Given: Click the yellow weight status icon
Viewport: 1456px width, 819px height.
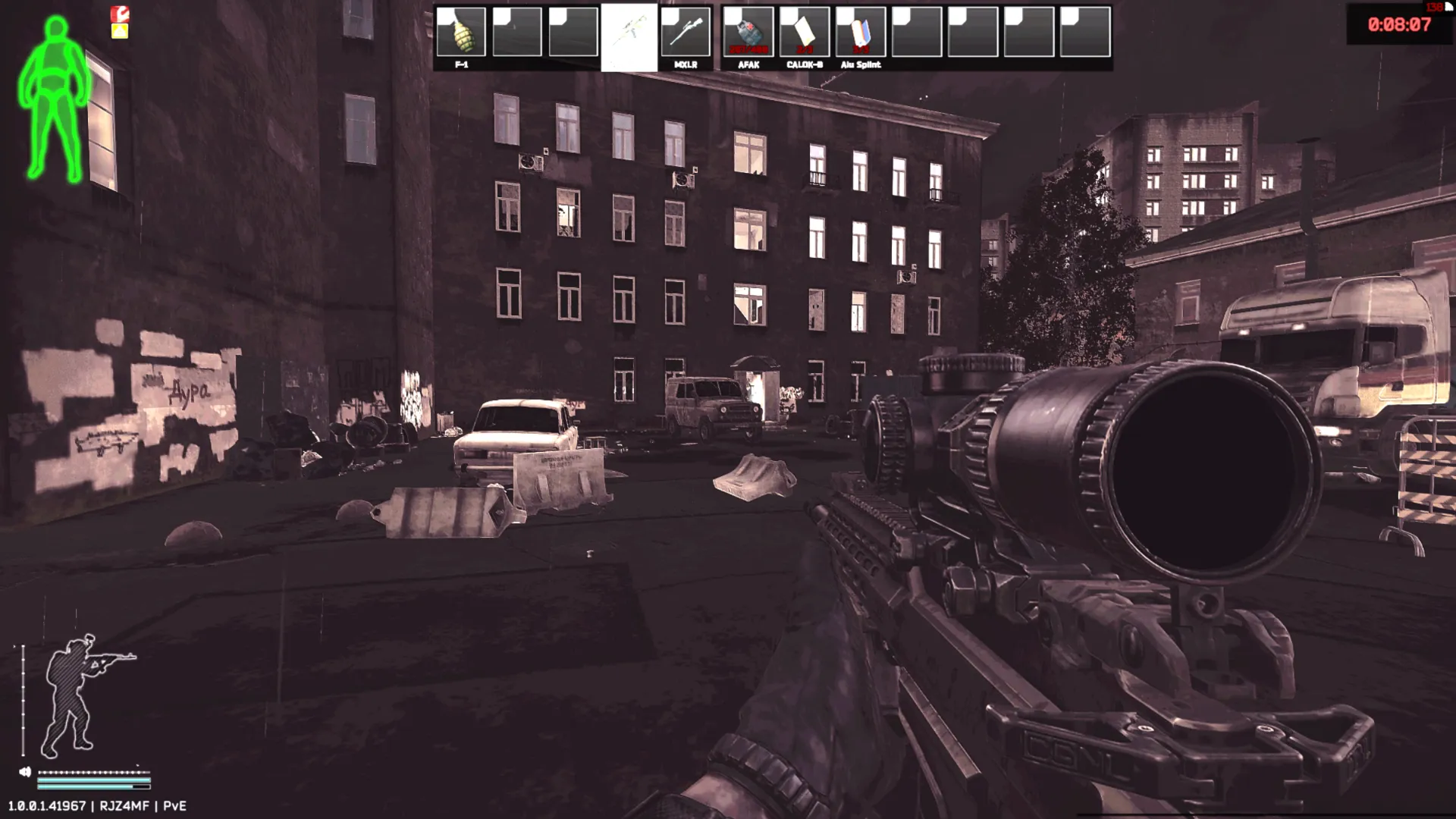Looking at the screenshot, I should [120, 31].
